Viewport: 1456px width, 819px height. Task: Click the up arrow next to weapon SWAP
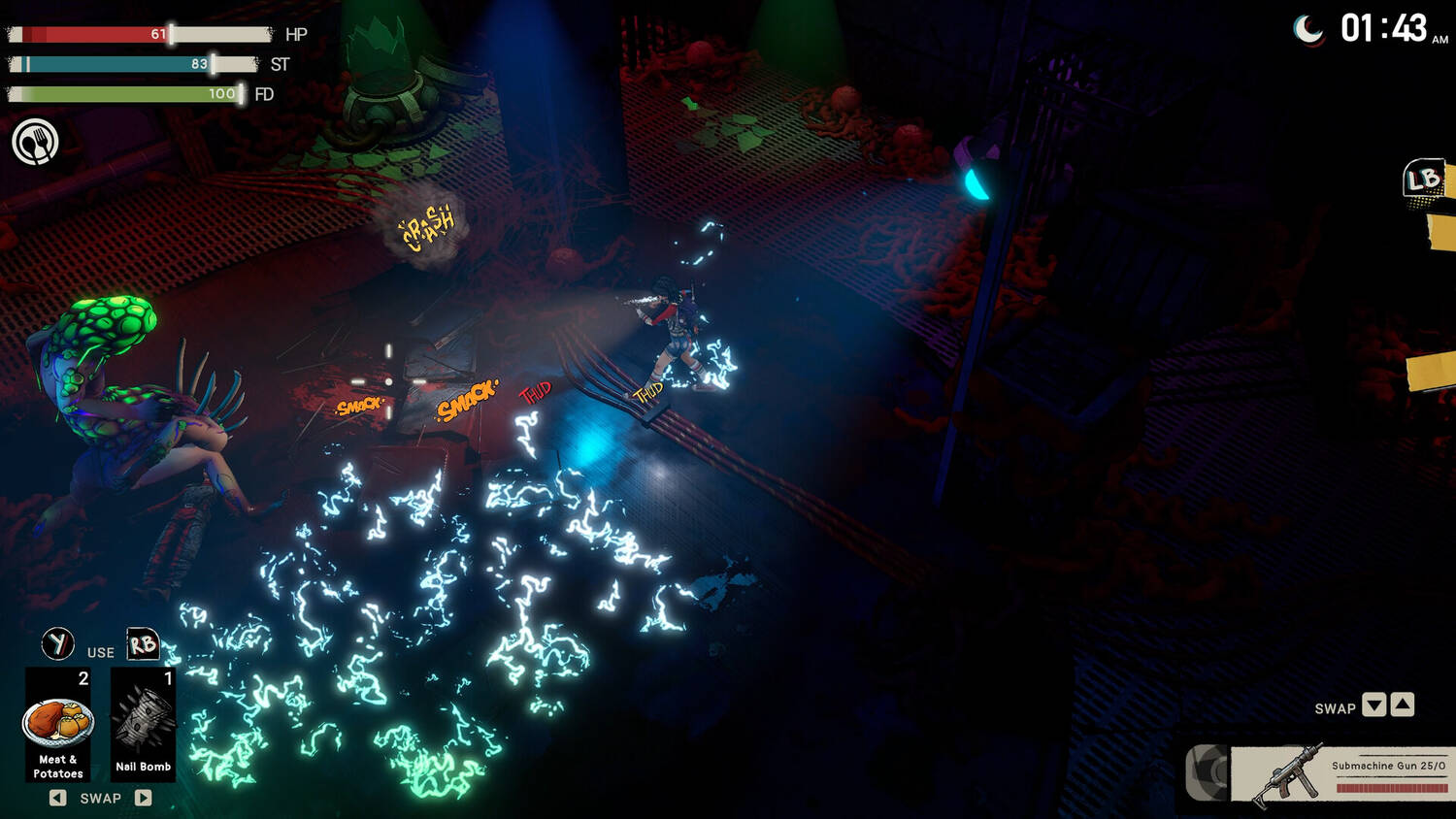1403,705
